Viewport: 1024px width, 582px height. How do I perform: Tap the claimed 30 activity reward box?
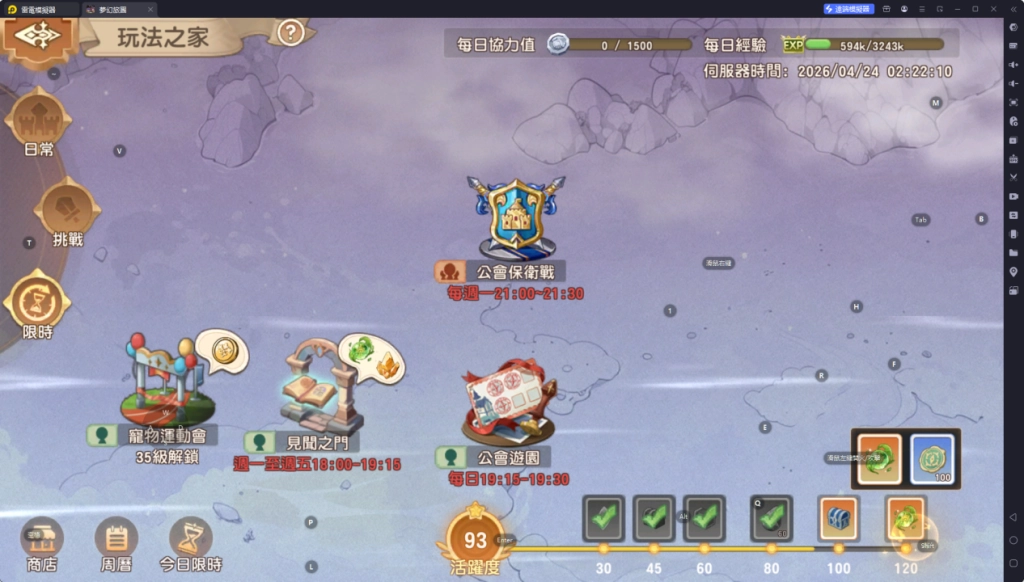[x=603, y=517]
